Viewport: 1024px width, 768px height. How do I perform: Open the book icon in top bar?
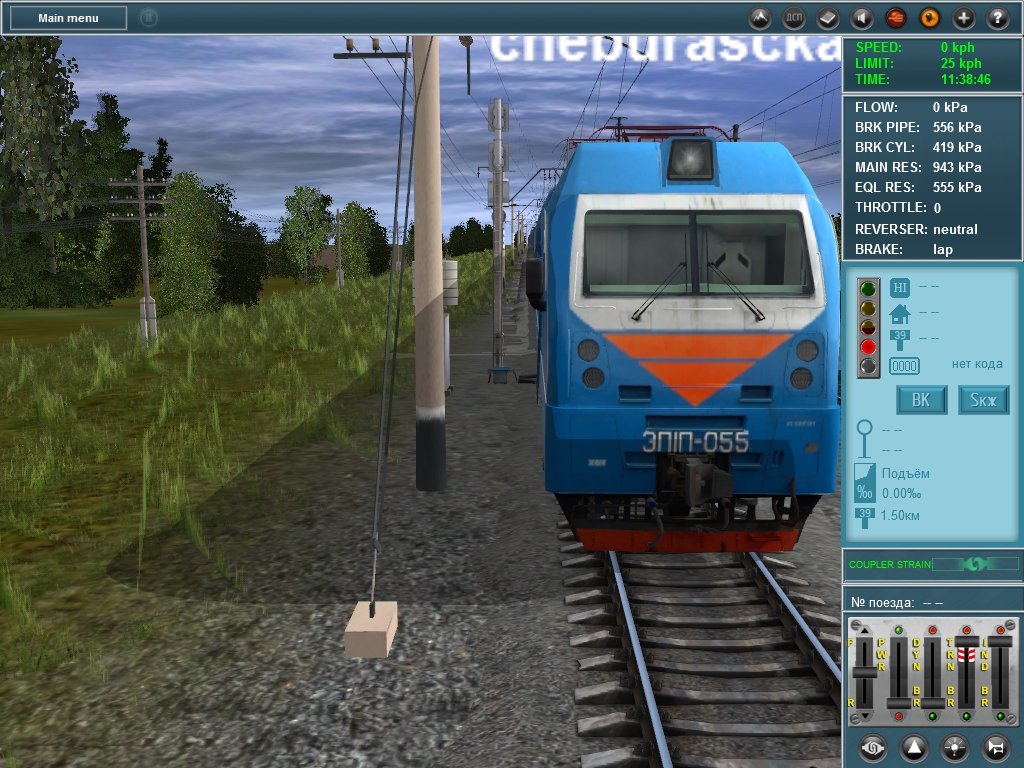(x=828, y=18)
